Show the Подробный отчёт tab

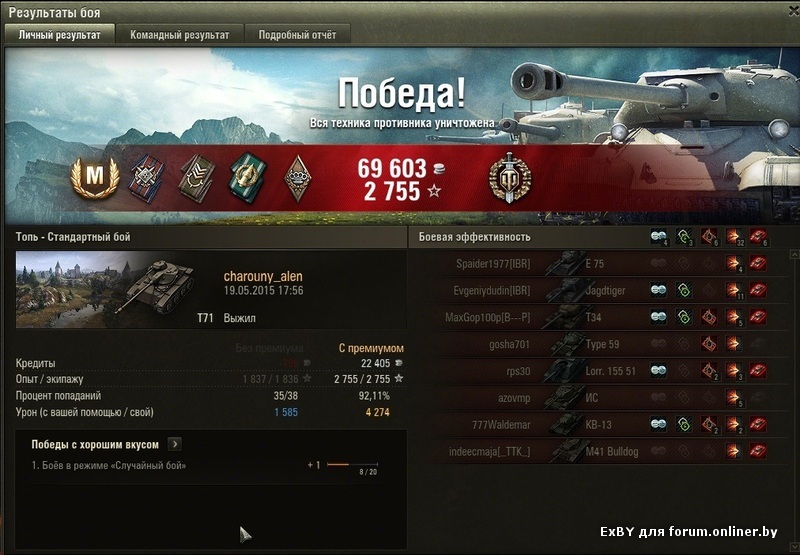[x=297, y=35]
